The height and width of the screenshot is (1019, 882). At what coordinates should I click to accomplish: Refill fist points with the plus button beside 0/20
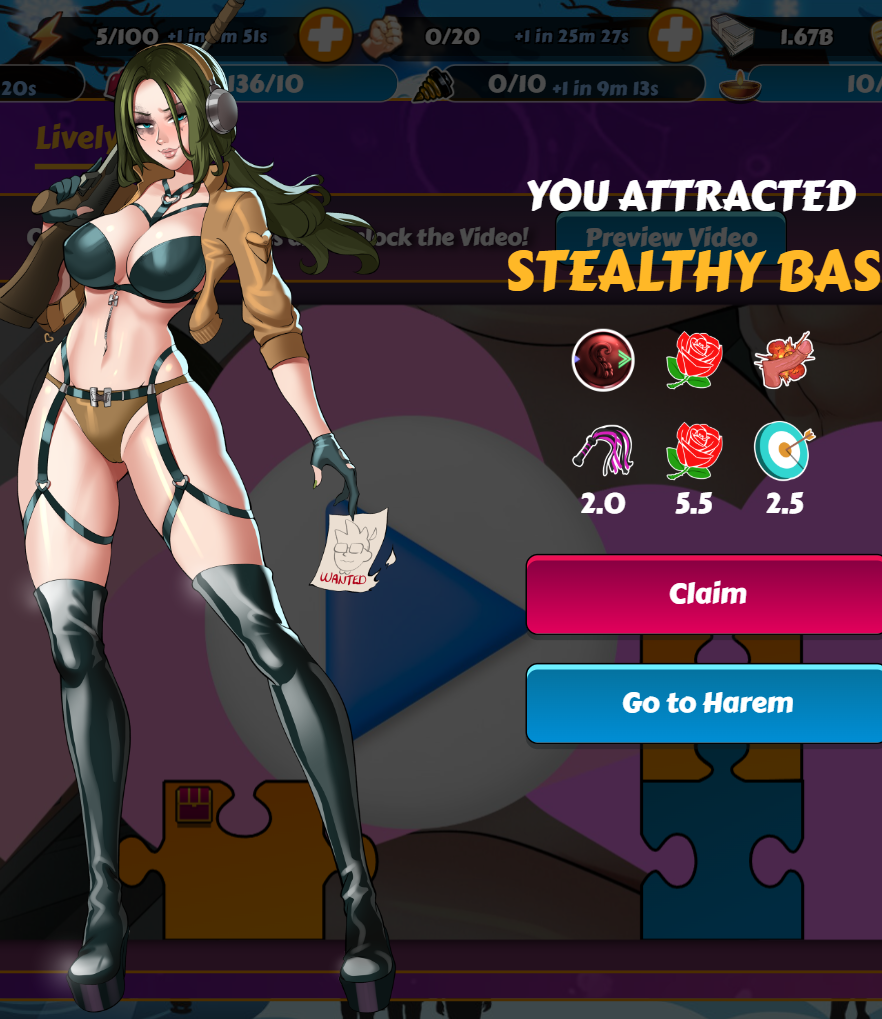(674, 37)
